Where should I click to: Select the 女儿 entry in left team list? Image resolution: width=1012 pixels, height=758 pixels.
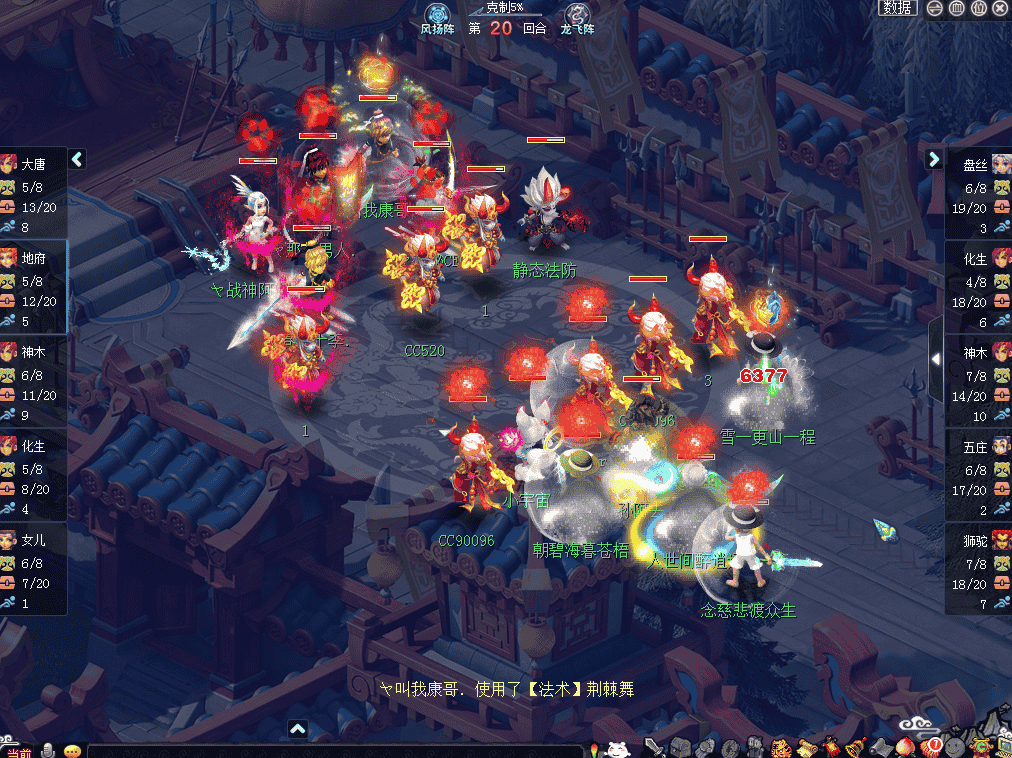coord(33,538)
